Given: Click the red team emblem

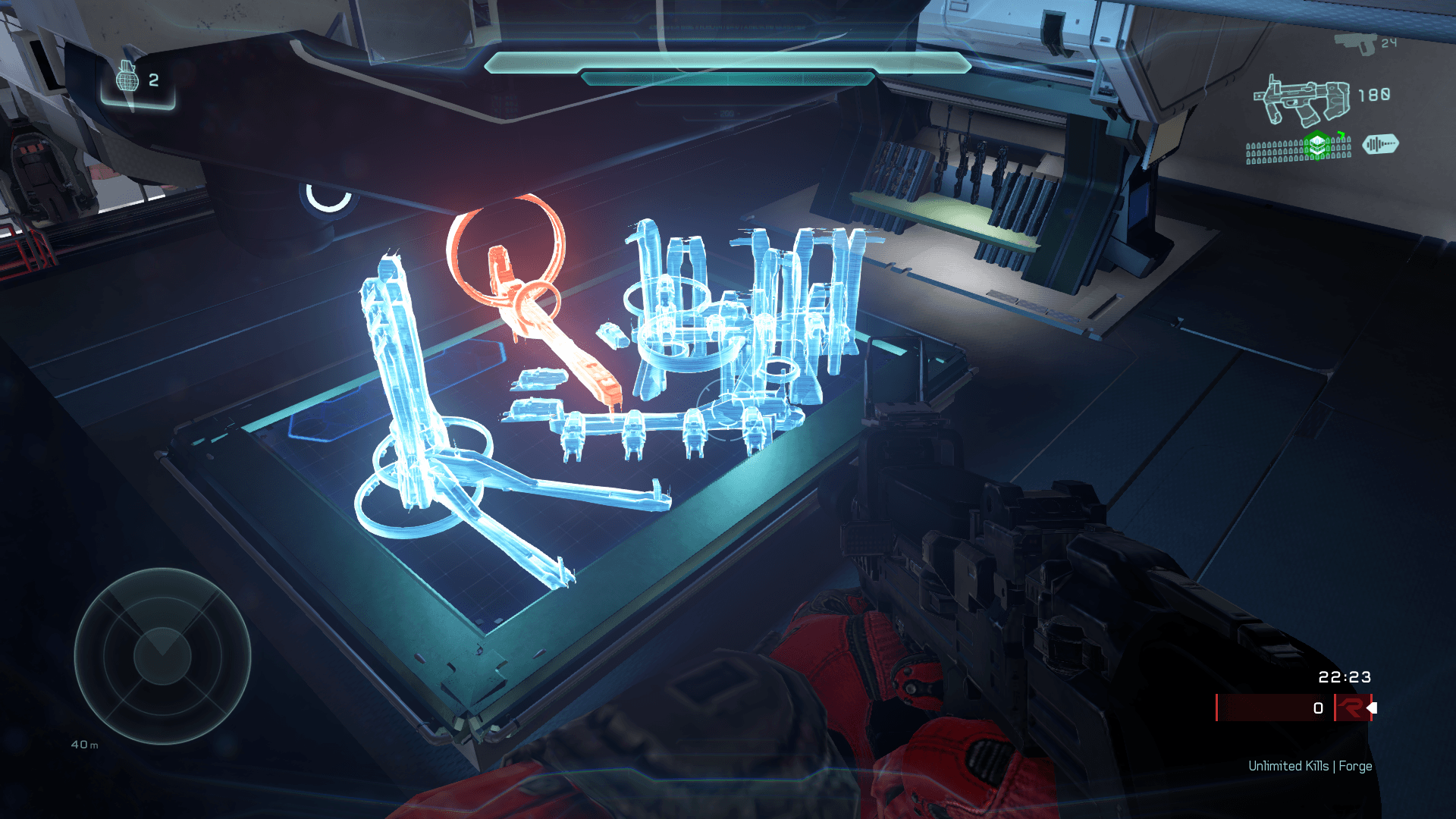Looking at the screenshot, I should point(1351,708).
